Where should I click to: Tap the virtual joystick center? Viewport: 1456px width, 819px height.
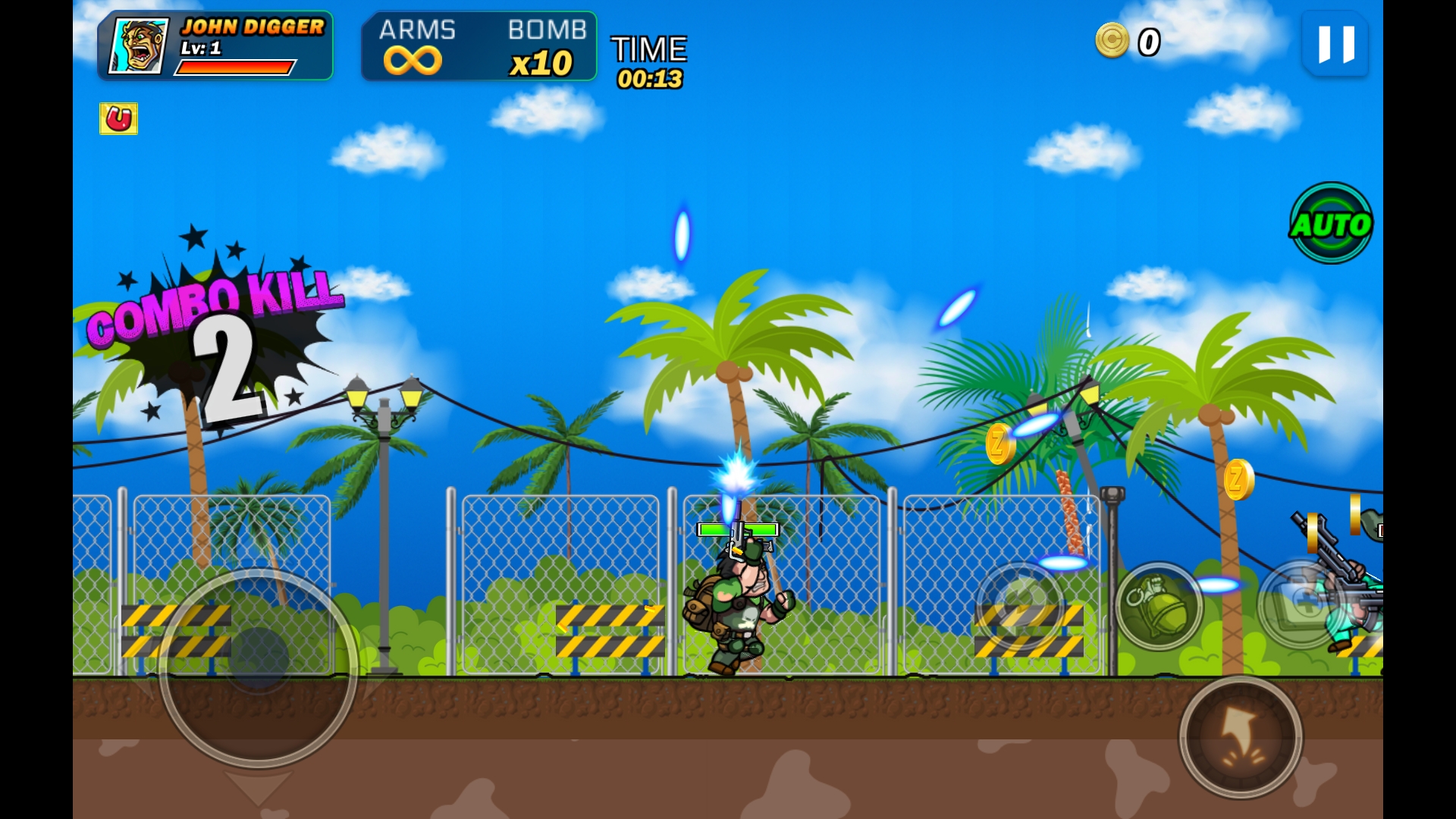pyautogui.click(x=258, y=658)
